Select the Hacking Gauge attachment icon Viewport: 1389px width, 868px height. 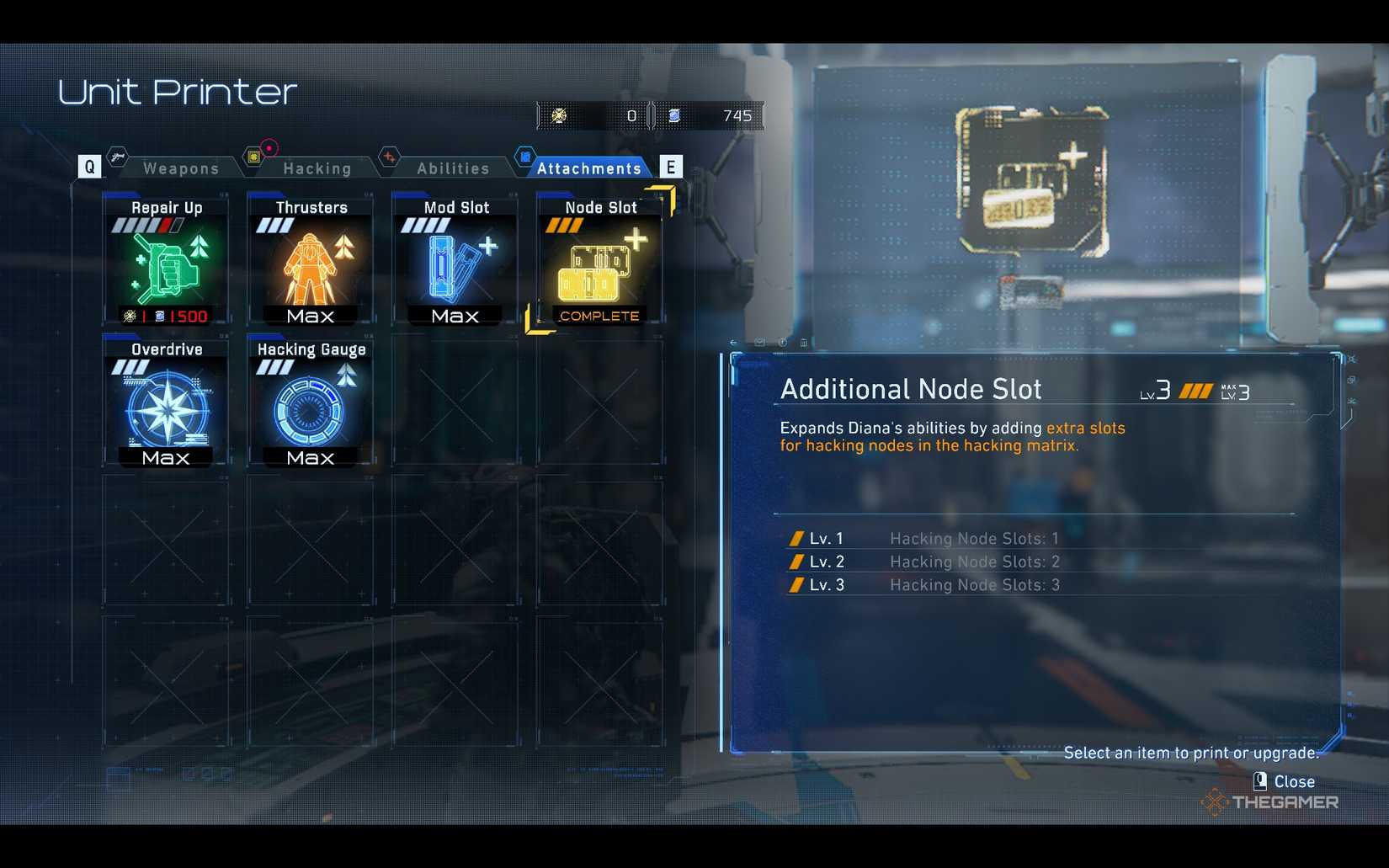pos(310,408)
